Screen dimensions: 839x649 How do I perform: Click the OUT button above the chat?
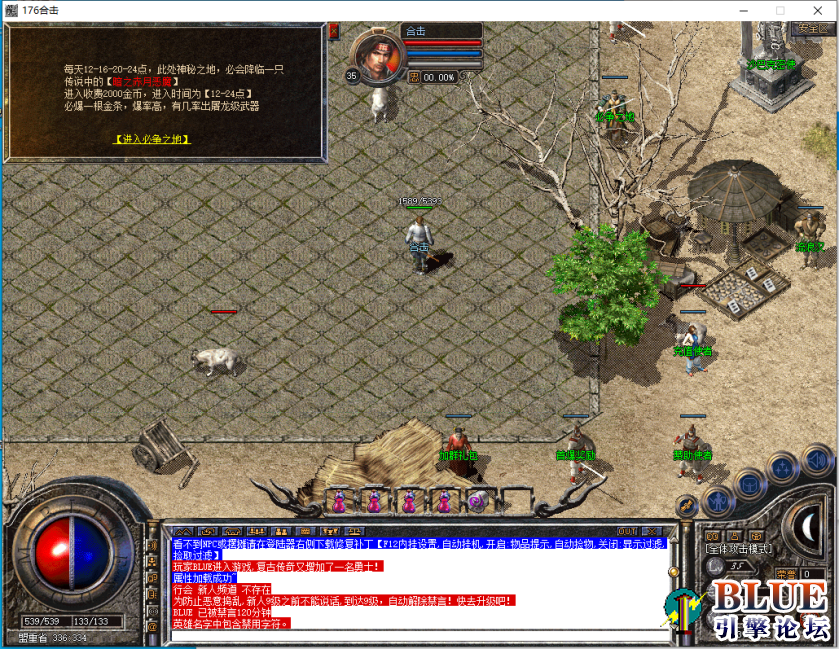[x=627, y=531]
